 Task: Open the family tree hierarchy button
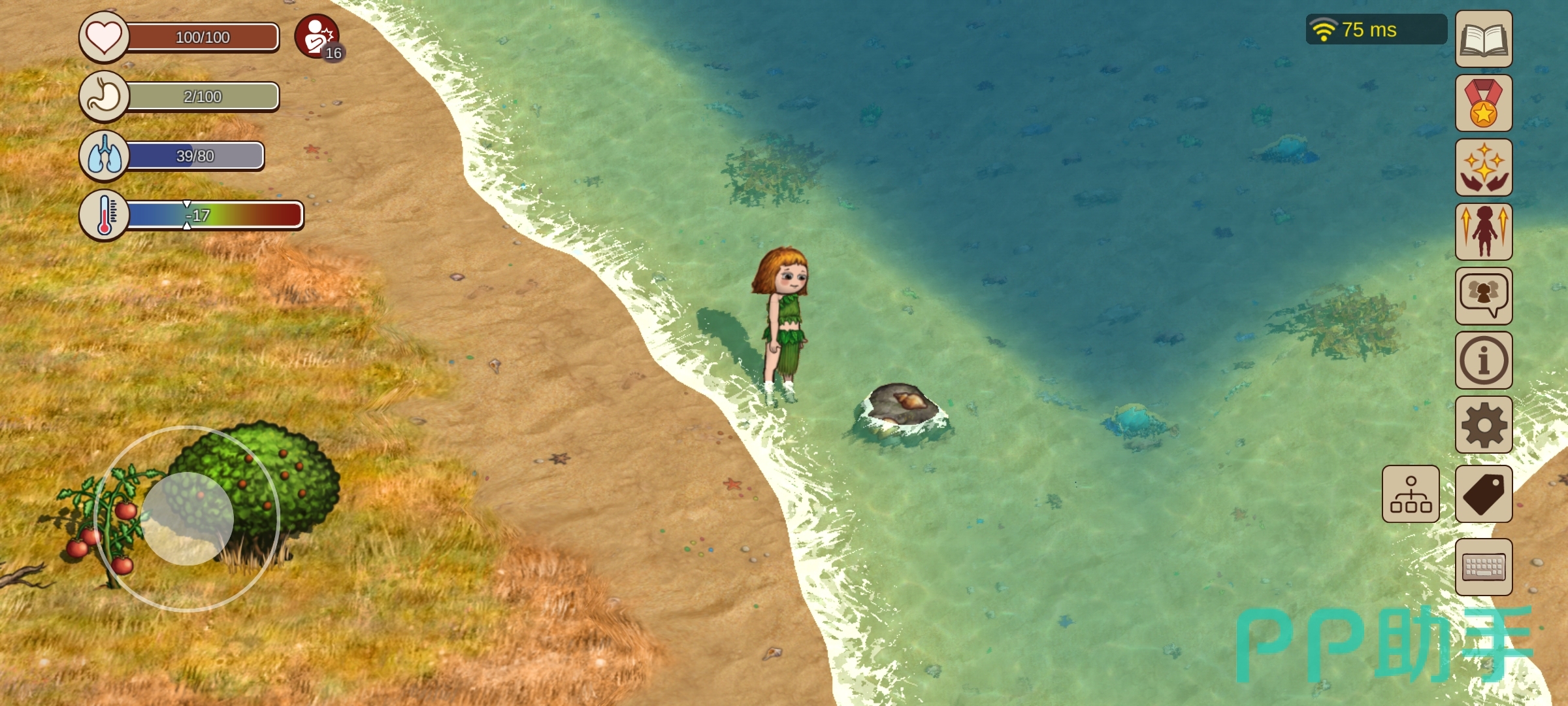click(x=1411, y=494)
